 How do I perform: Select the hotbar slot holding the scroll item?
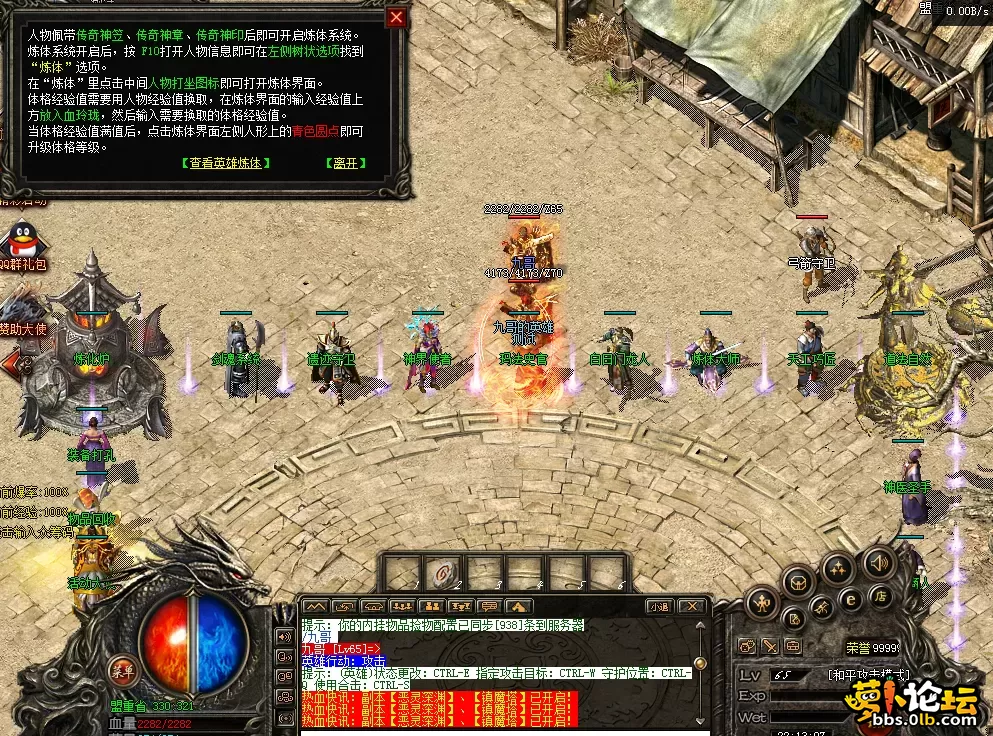click(x=441, y=574)
